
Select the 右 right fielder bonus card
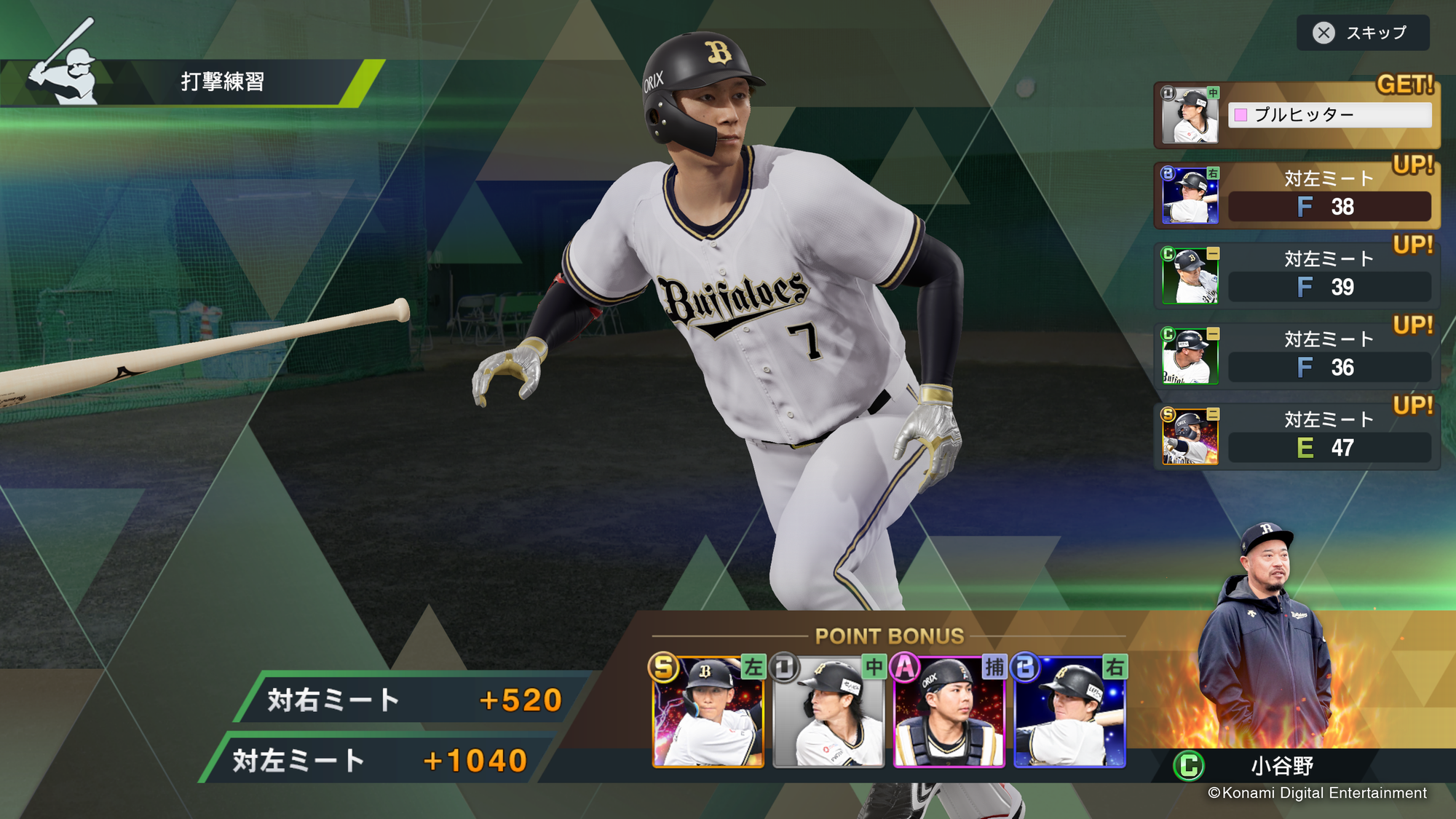[1070, 712]
